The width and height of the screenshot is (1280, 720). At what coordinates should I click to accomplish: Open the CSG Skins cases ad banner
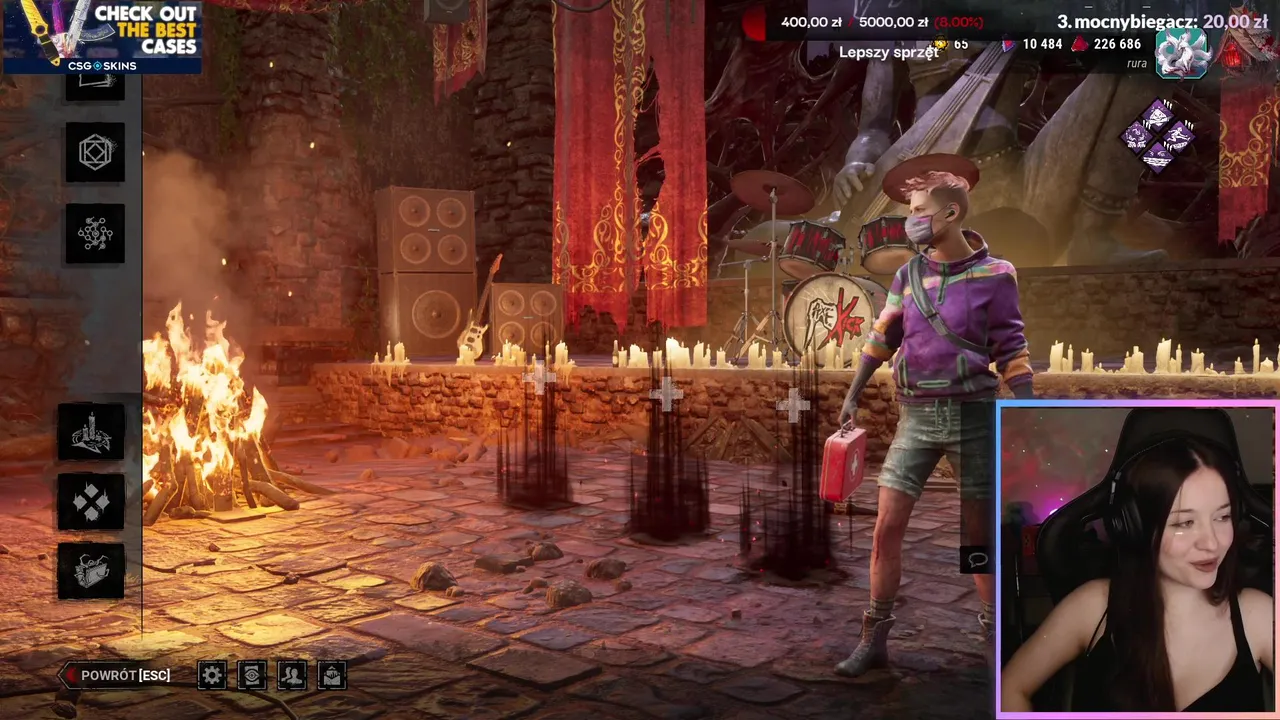pos(102,37)
